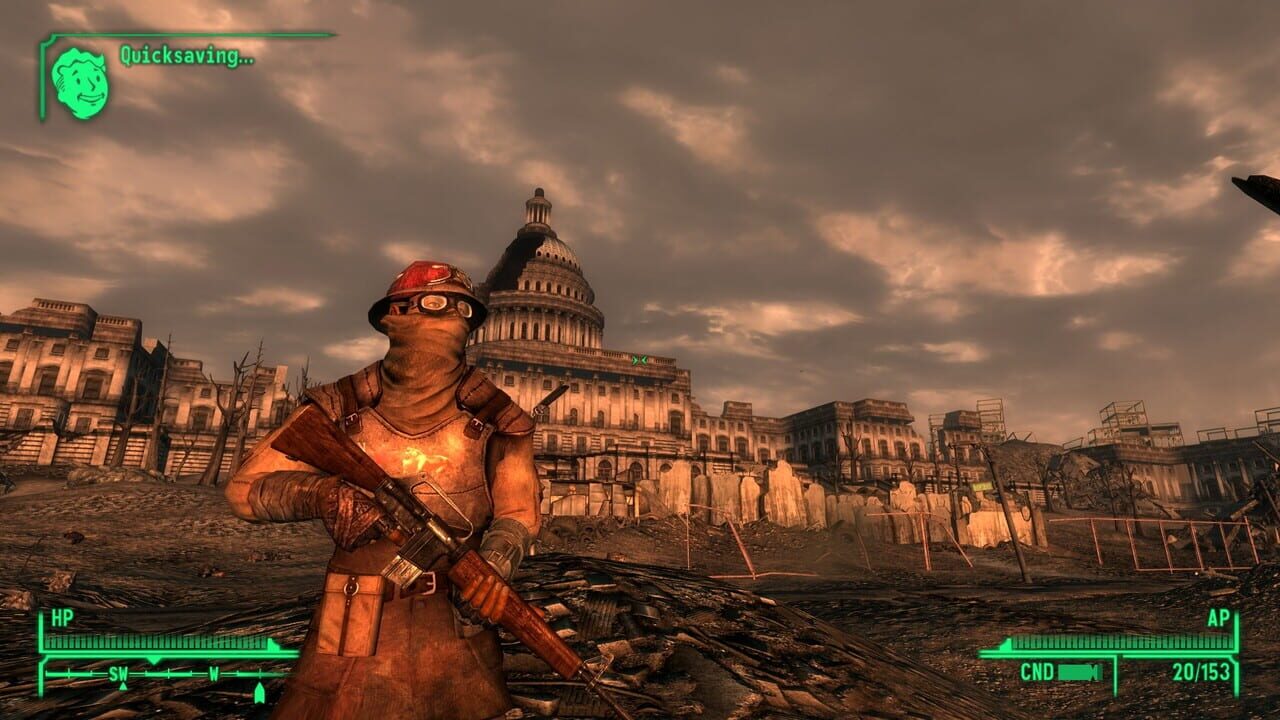Click the hollow location arrow on the compass
Viewport: 1280px width, 720px height.
(x=260, y=691)
